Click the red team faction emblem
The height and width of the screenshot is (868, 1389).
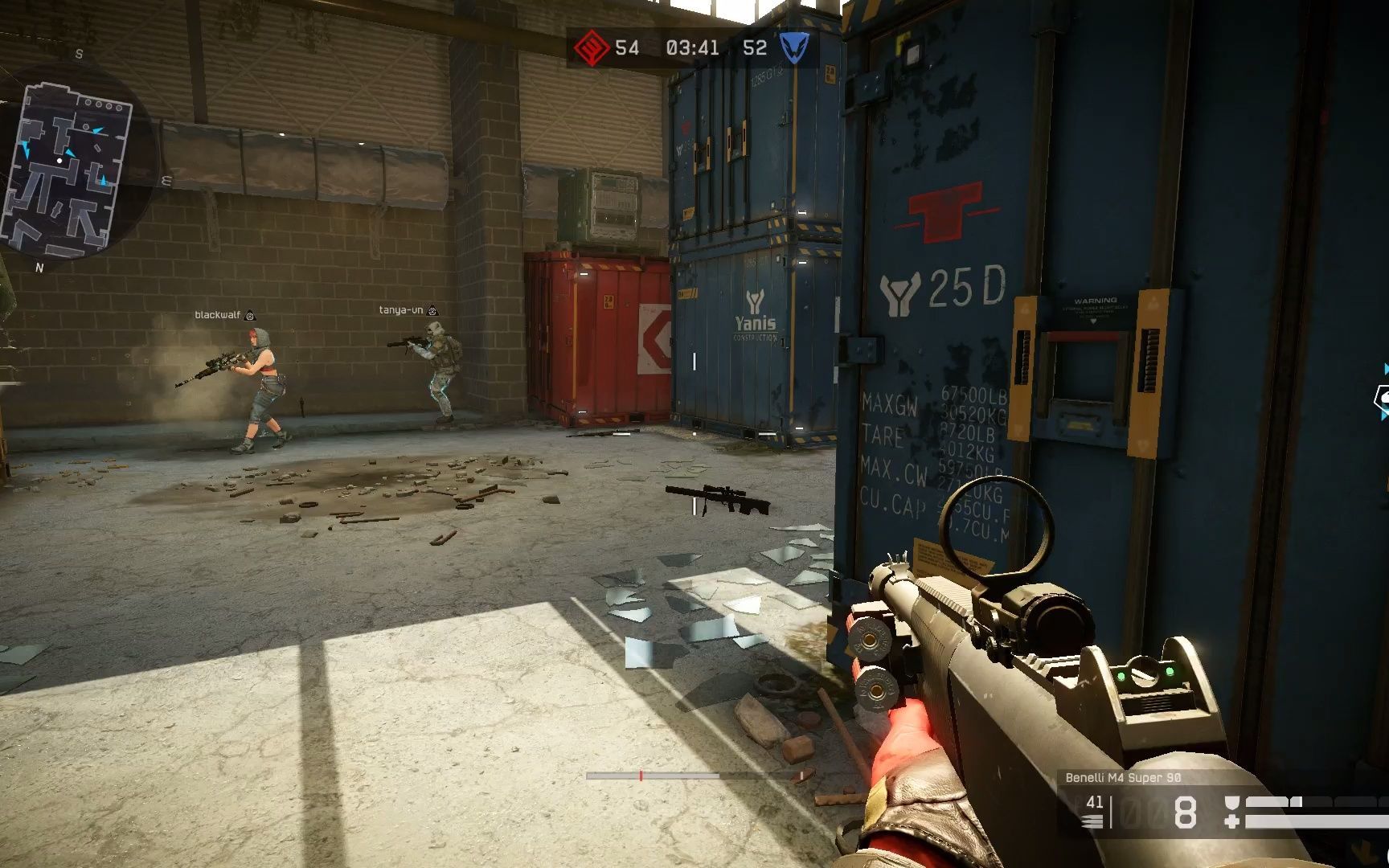point(592,48)
